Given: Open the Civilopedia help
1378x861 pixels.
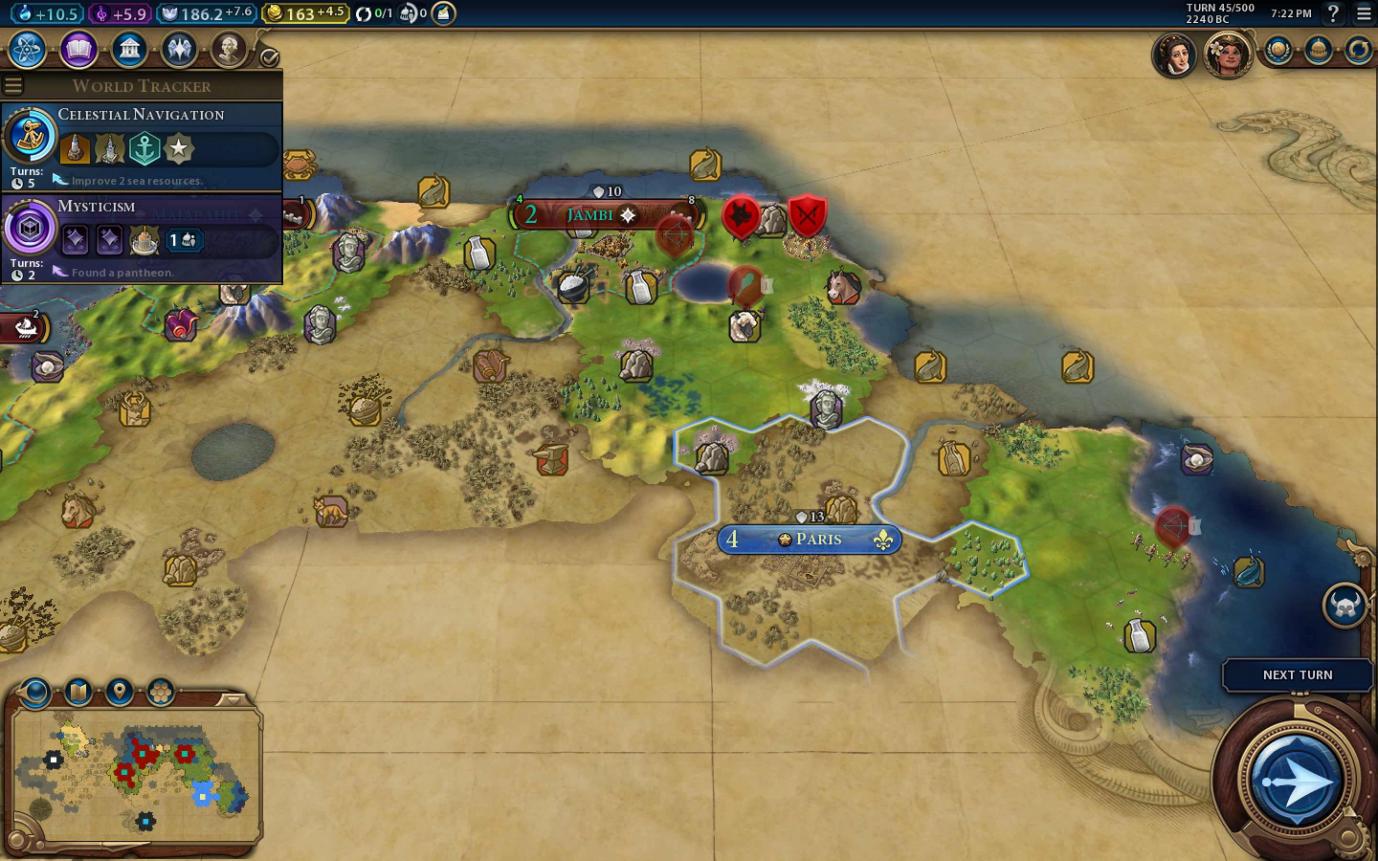Looking at the screenshot, I should [x=1332, y=14].
